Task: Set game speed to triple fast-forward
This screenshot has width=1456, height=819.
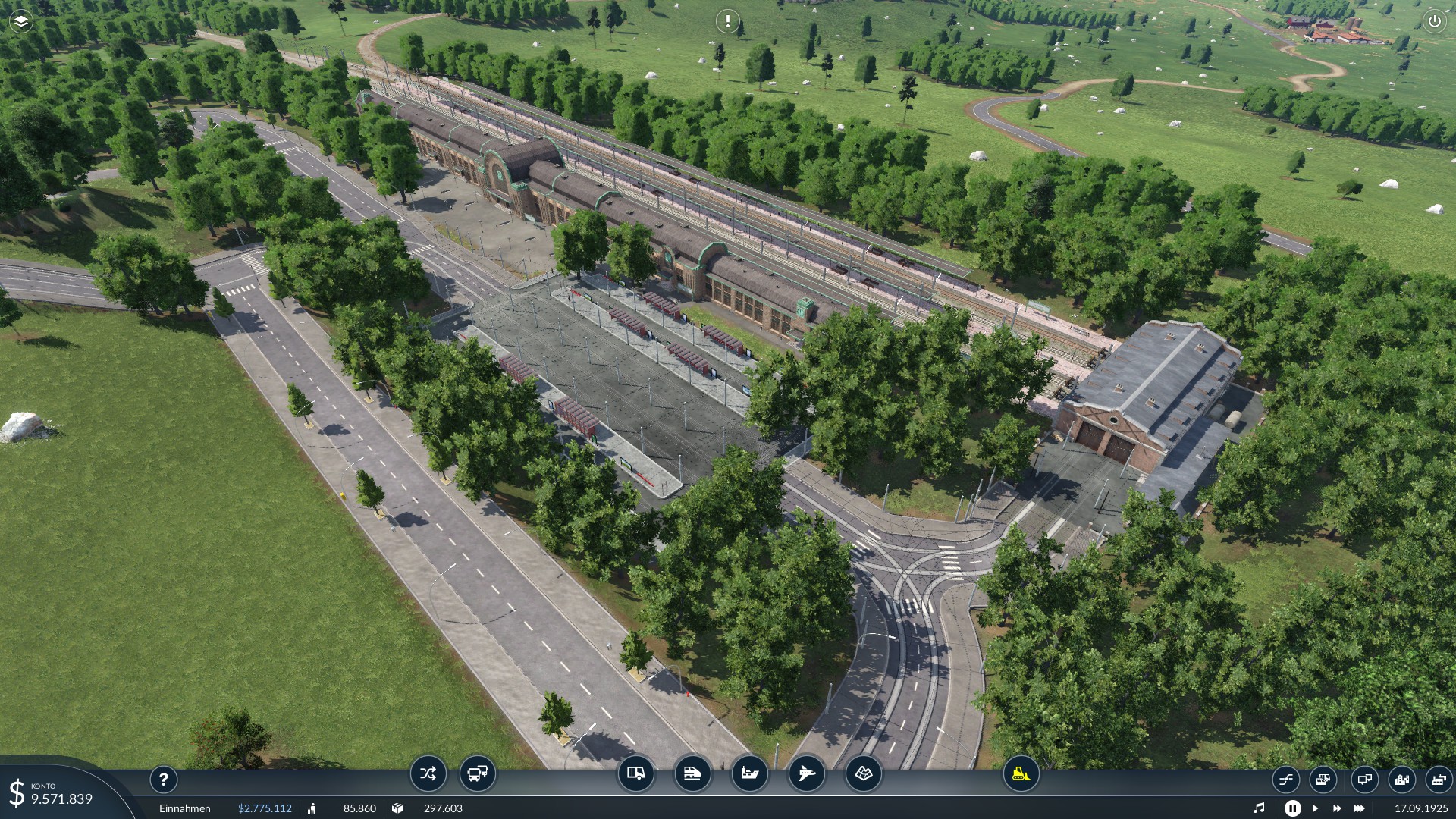Action: pyautogui.click(x=1360, y=808)
